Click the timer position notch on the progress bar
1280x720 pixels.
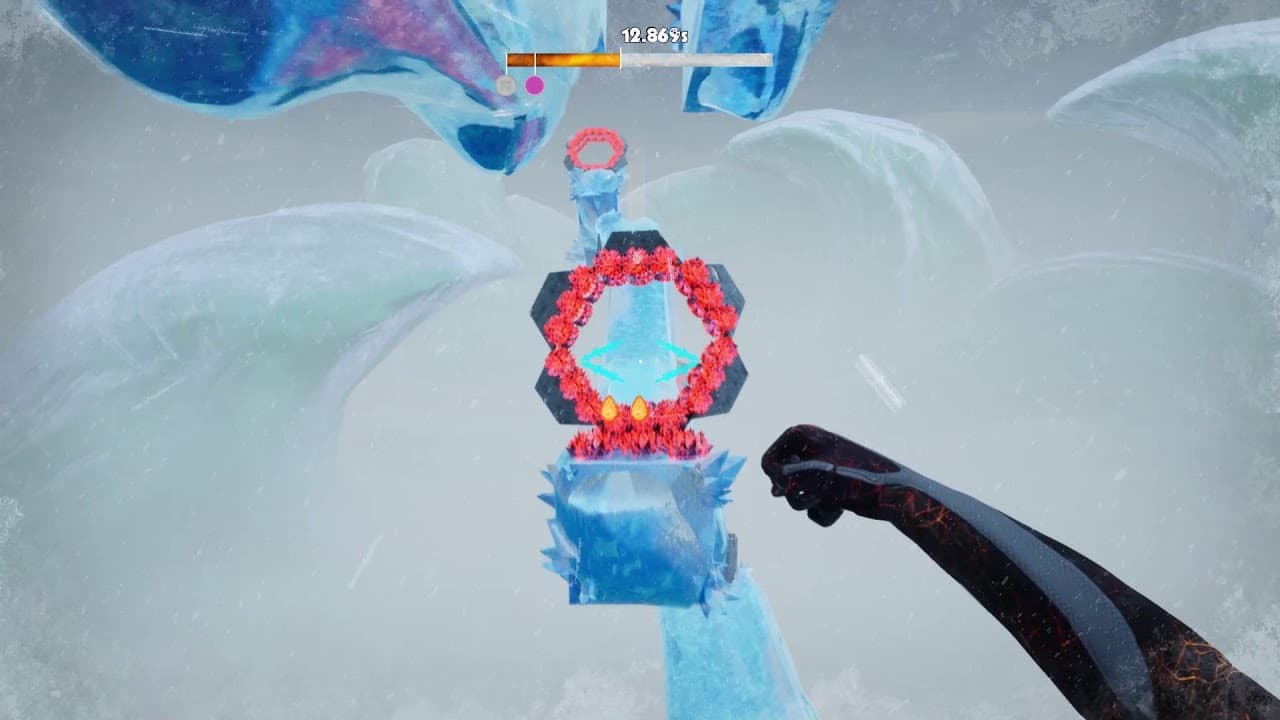621,58
